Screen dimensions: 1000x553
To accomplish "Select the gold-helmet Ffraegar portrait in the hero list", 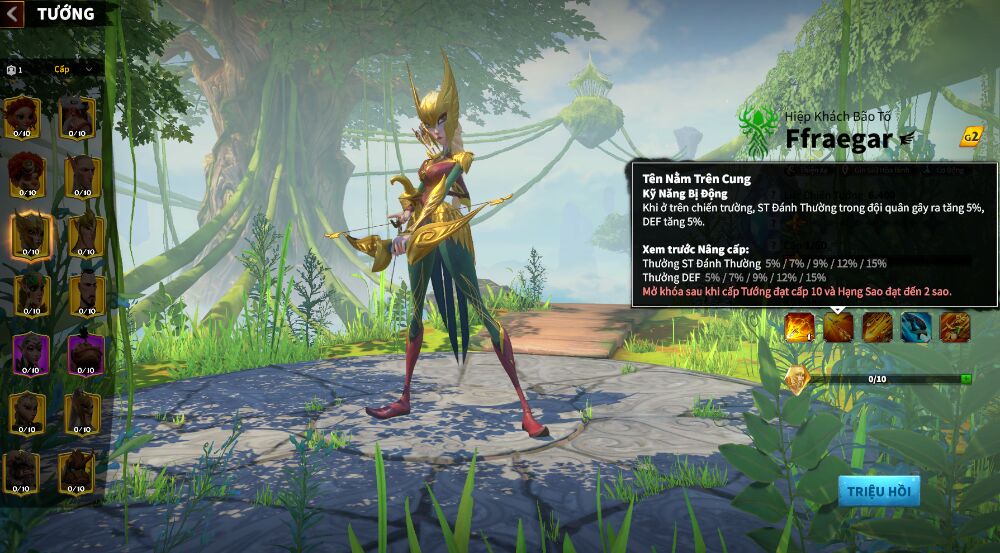I will point(31,233).
